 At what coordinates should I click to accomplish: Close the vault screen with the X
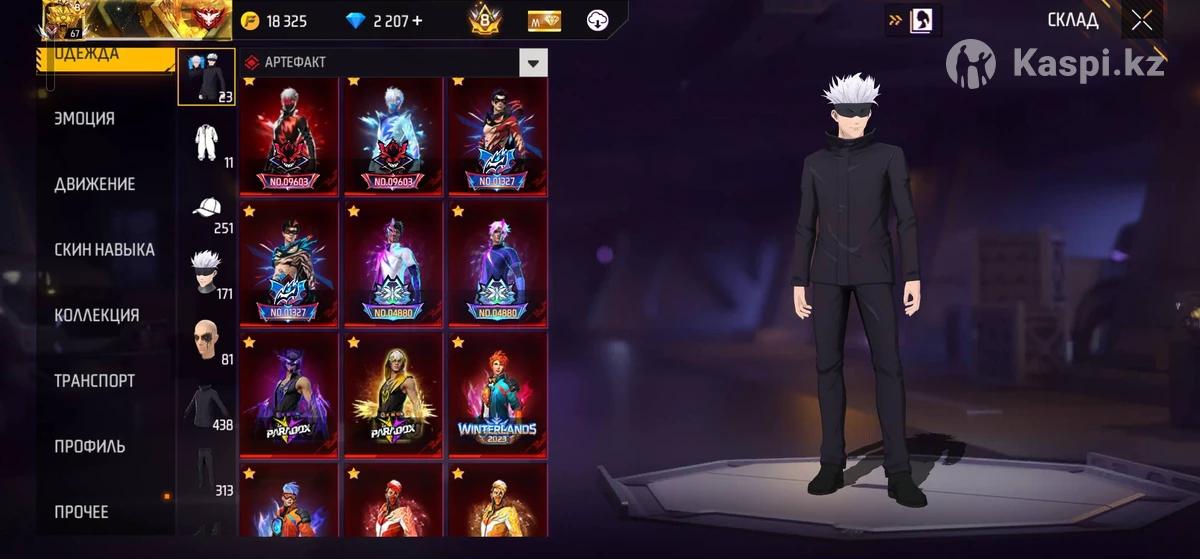pos(1142,20)
